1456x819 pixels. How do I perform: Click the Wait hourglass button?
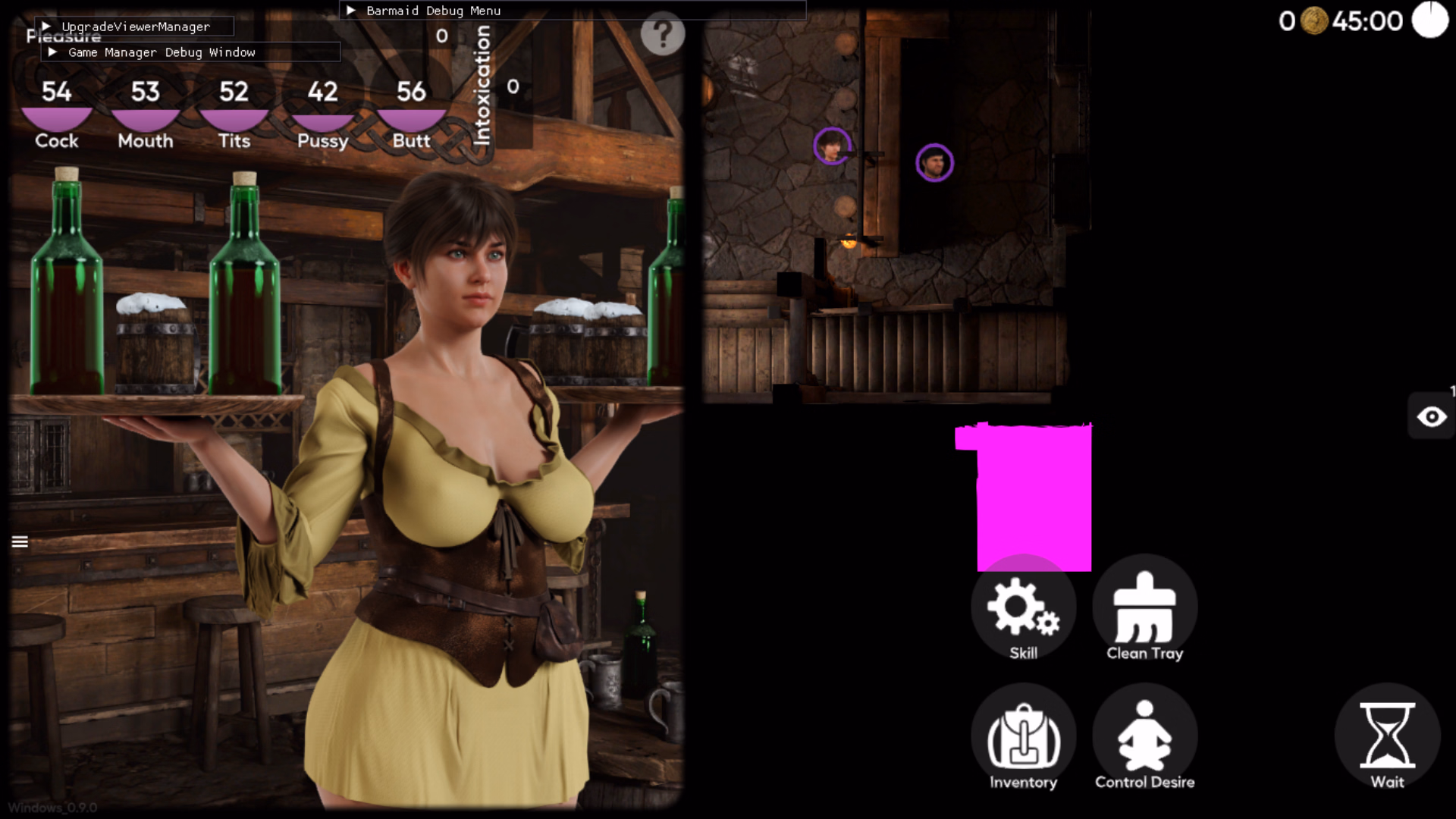pos(1387,739)
